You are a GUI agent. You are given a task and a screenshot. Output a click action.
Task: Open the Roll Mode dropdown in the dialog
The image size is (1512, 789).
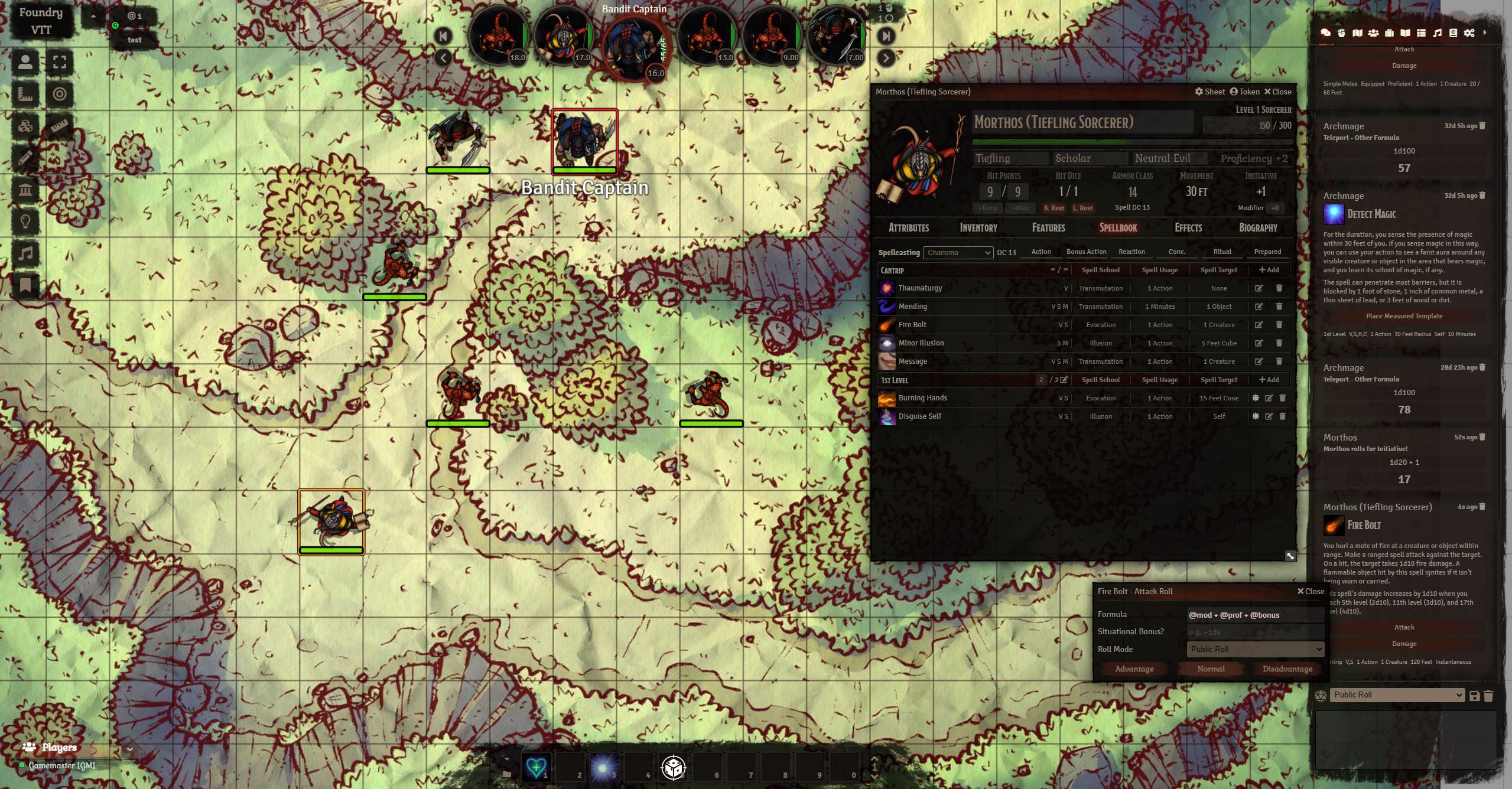(x=1255, y=649)
